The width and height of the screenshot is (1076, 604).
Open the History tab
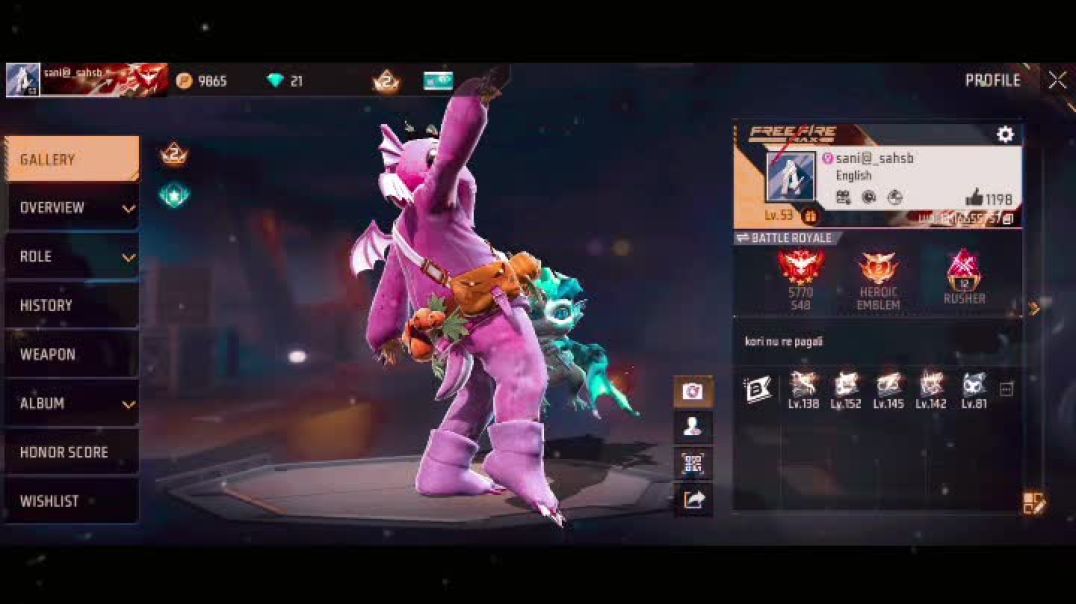coord(71,306)
